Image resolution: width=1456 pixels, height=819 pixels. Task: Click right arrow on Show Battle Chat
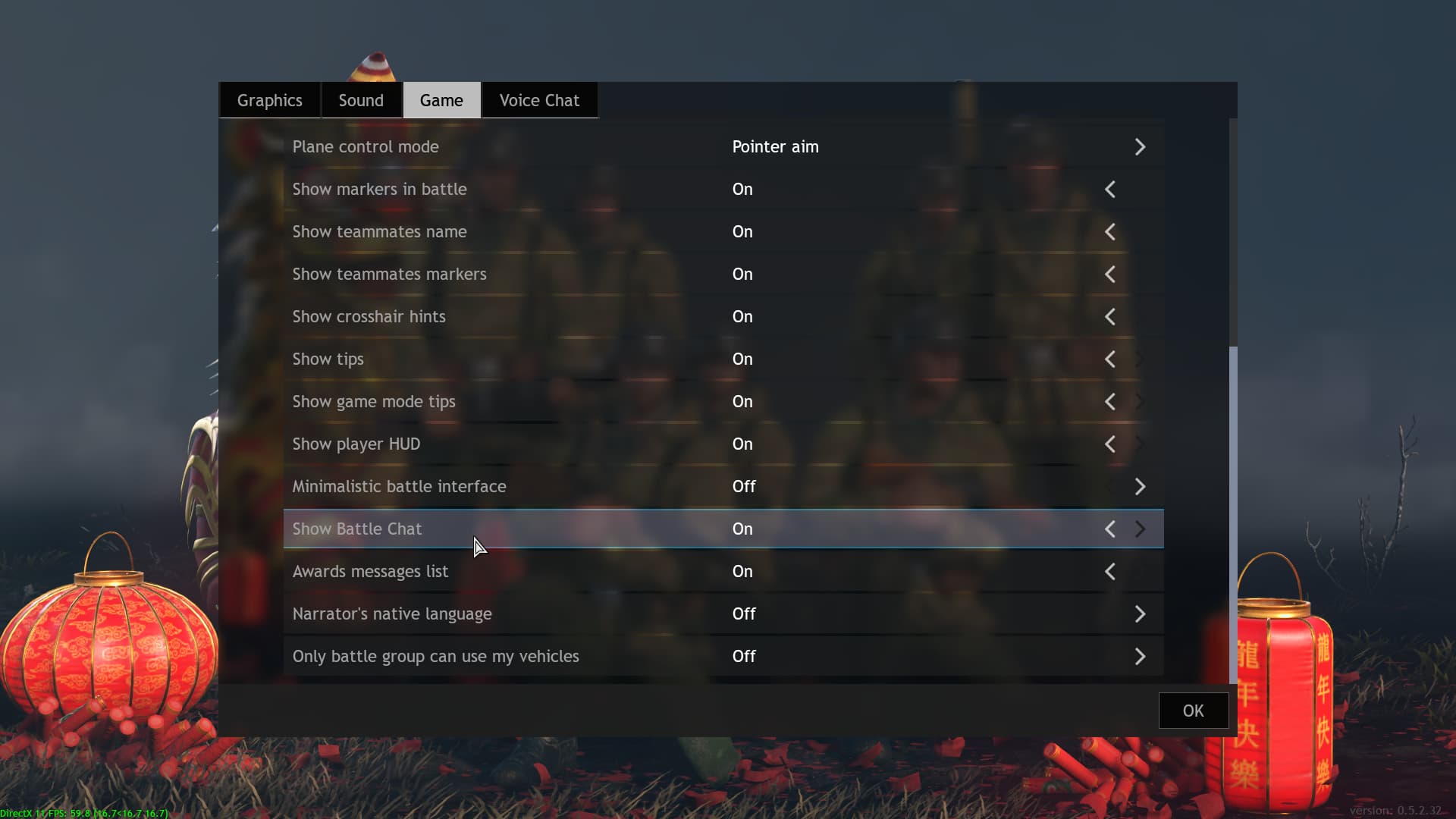point(1141,529)
